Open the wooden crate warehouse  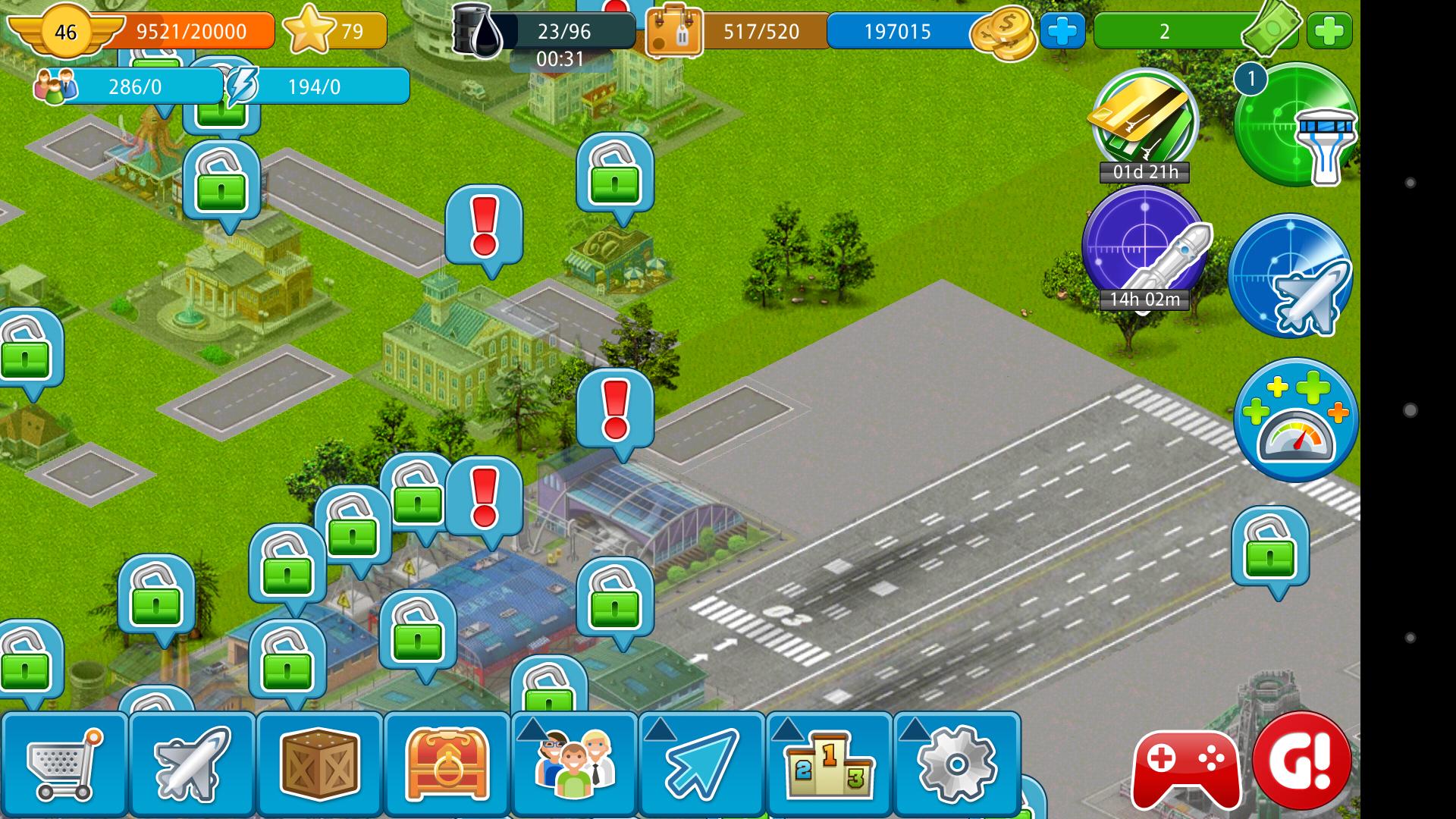pyautogui.click(x=319, y=764)
